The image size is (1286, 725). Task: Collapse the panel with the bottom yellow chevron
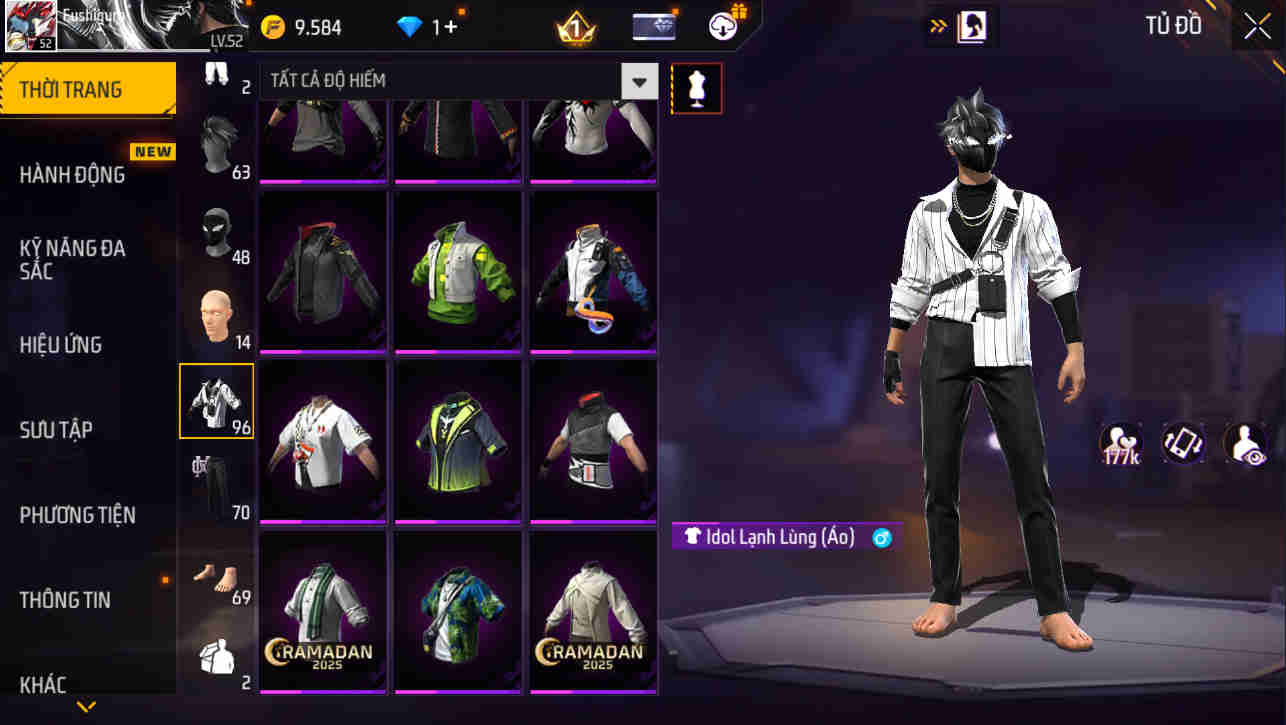pyautogui.click(x=85, y=706)
